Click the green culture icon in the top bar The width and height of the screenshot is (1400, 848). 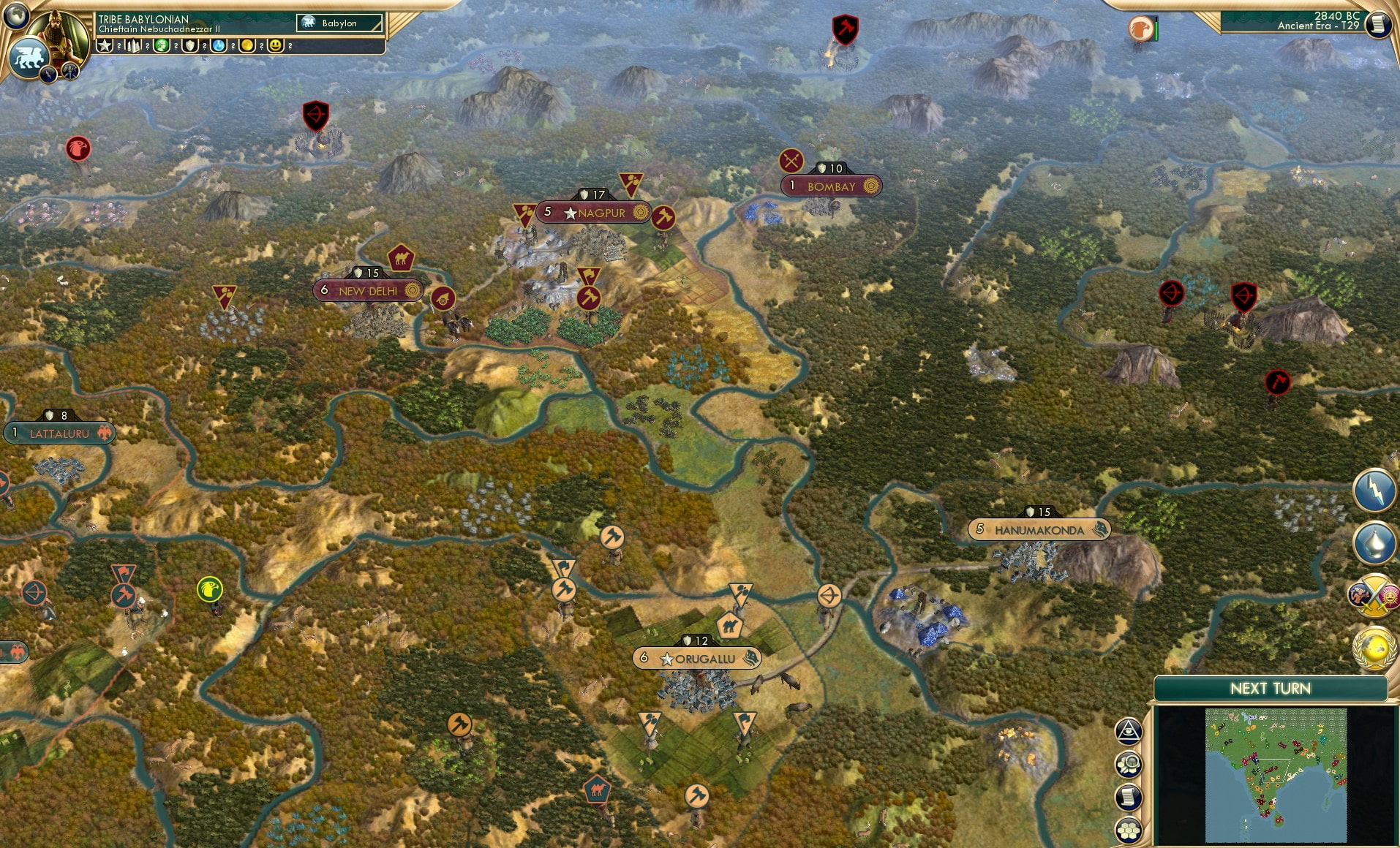160,45
